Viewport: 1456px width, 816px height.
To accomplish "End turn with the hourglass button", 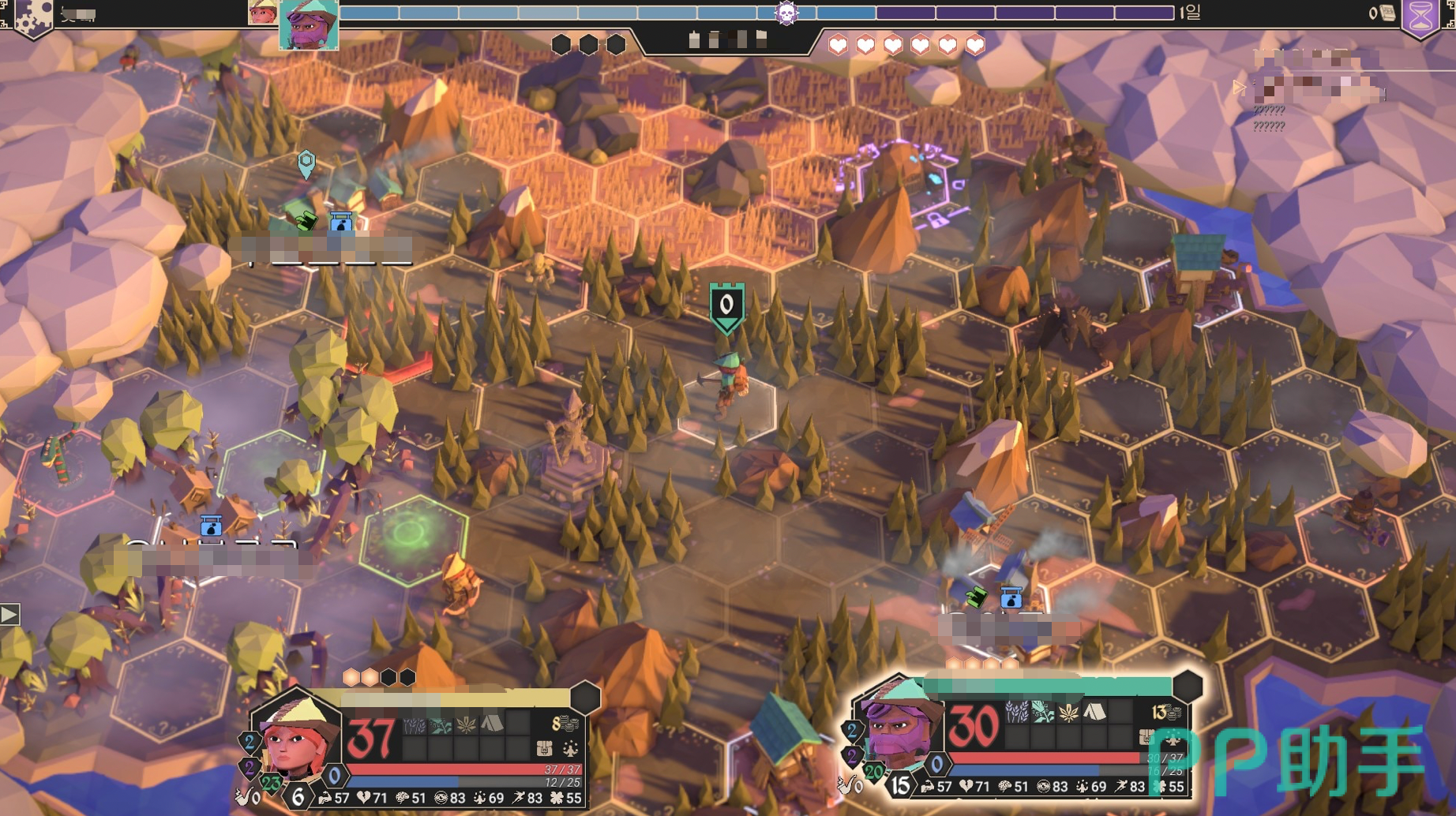I will click(x=1420, y=16).
